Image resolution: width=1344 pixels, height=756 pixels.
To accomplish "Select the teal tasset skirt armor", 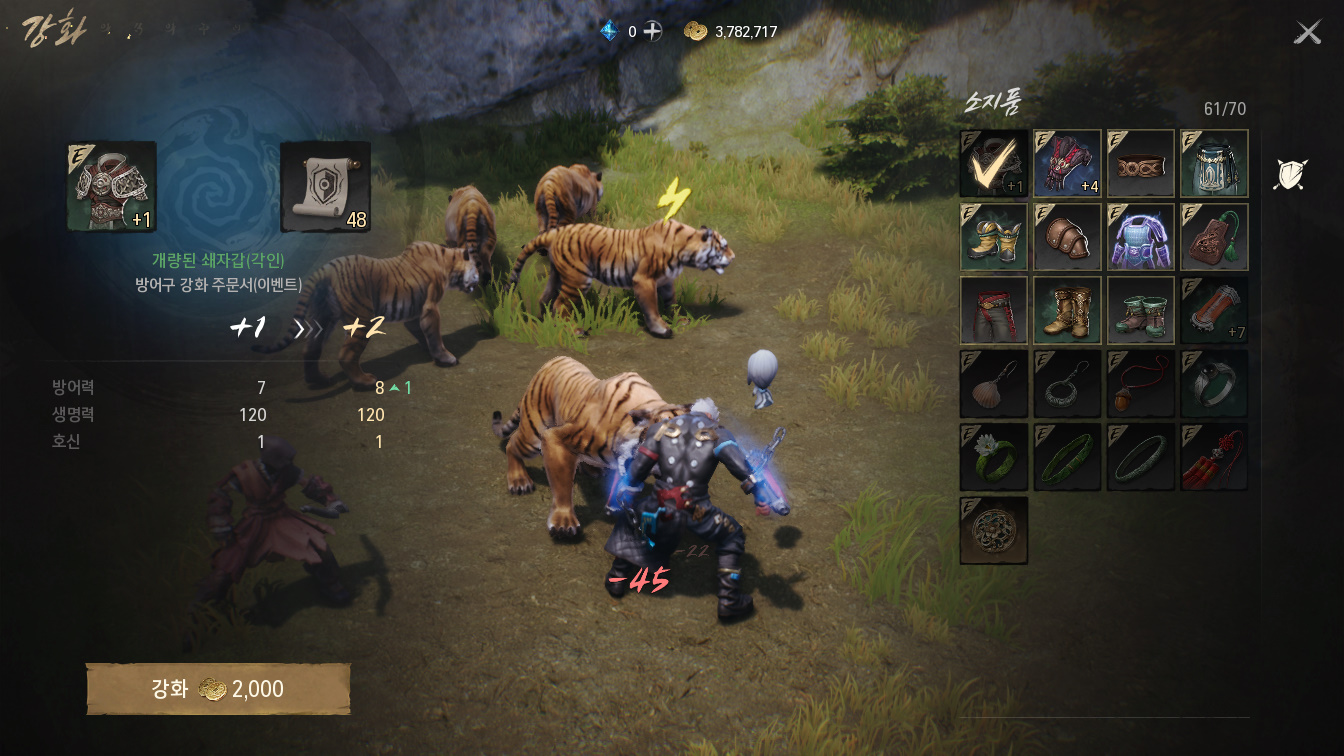I will [x=1214, y=163].
